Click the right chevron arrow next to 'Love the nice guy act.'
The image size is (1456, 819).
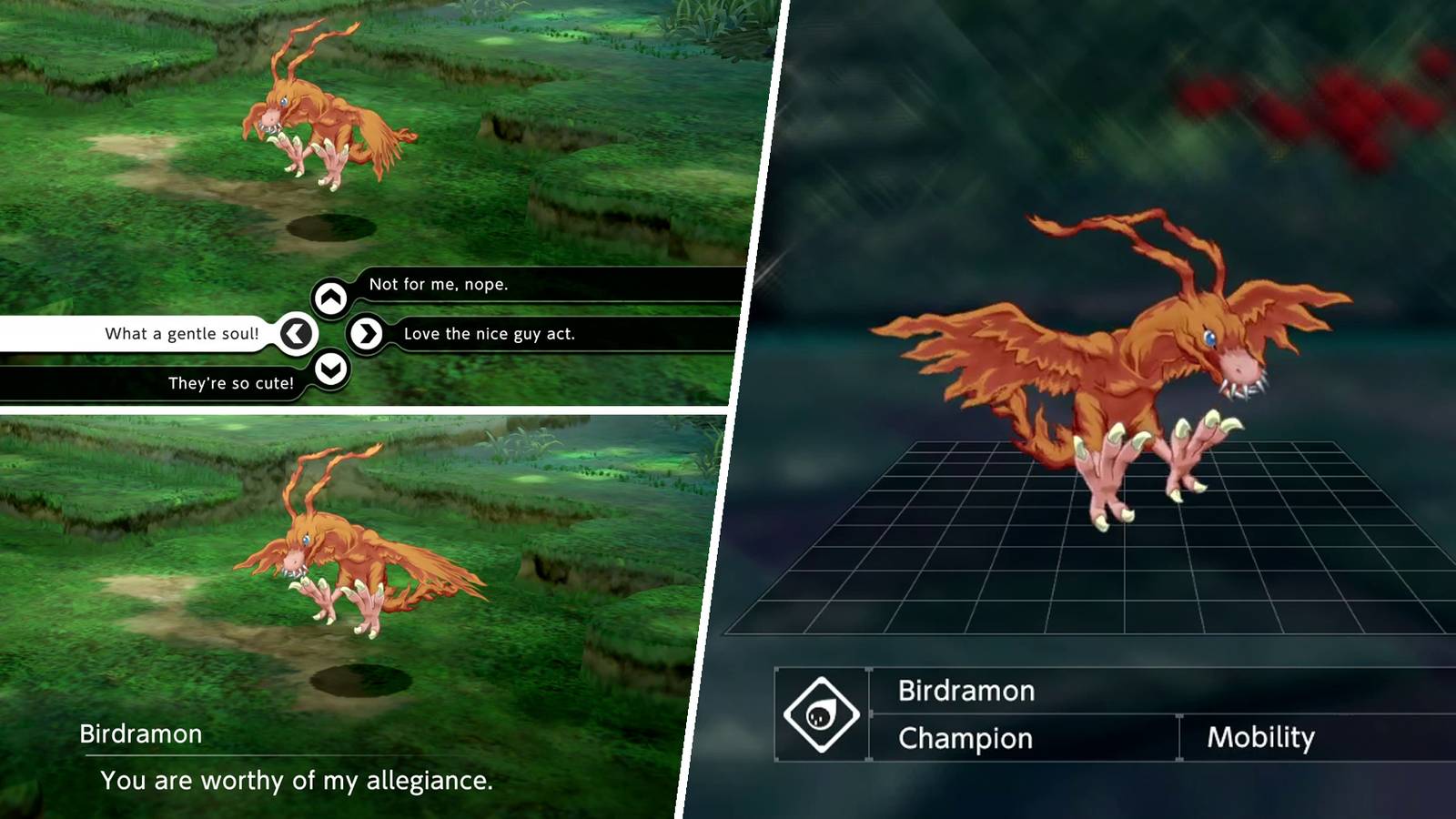tap(365, 333)
